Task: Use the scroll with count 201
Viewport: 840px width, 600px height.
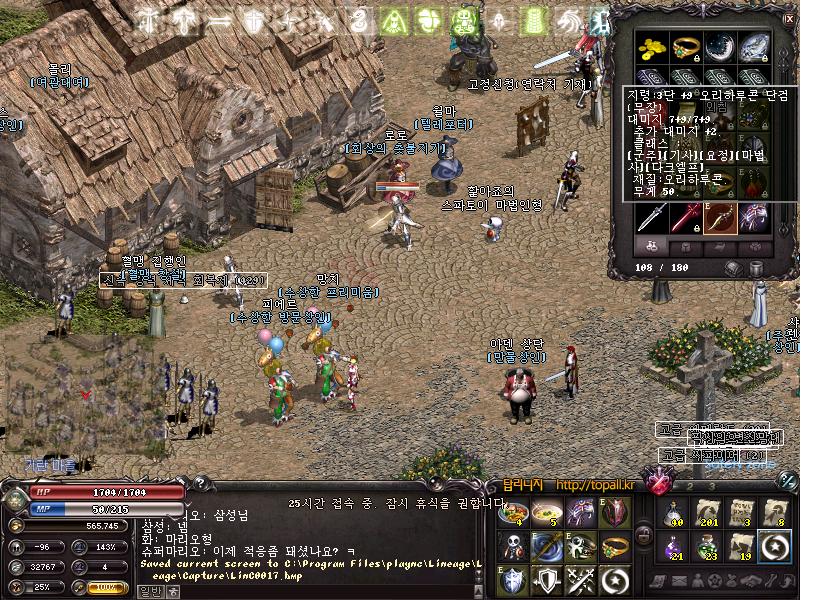Action: (x=707, y=512)
